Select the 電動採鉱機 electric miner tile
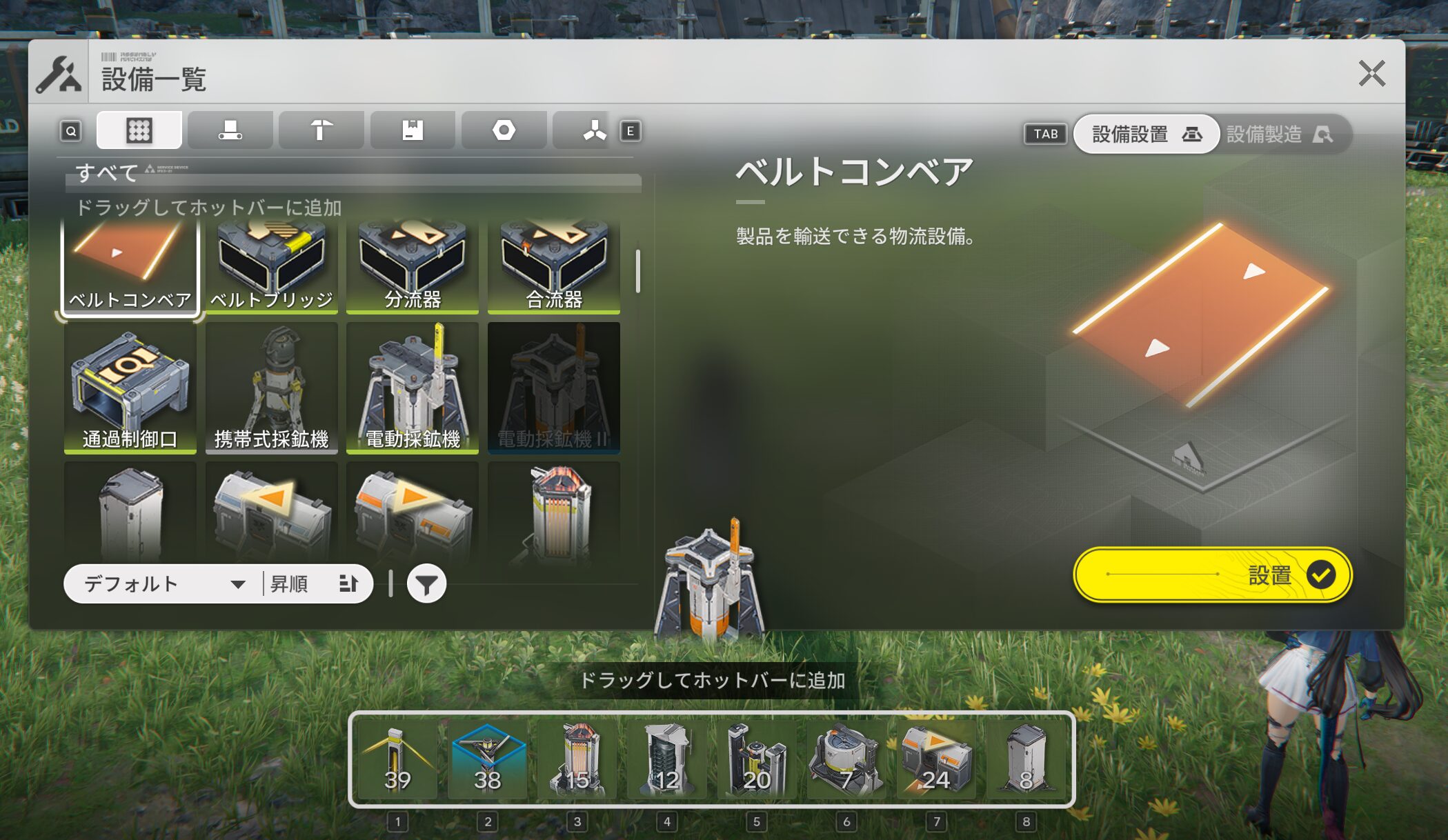 tap(413, 388)
